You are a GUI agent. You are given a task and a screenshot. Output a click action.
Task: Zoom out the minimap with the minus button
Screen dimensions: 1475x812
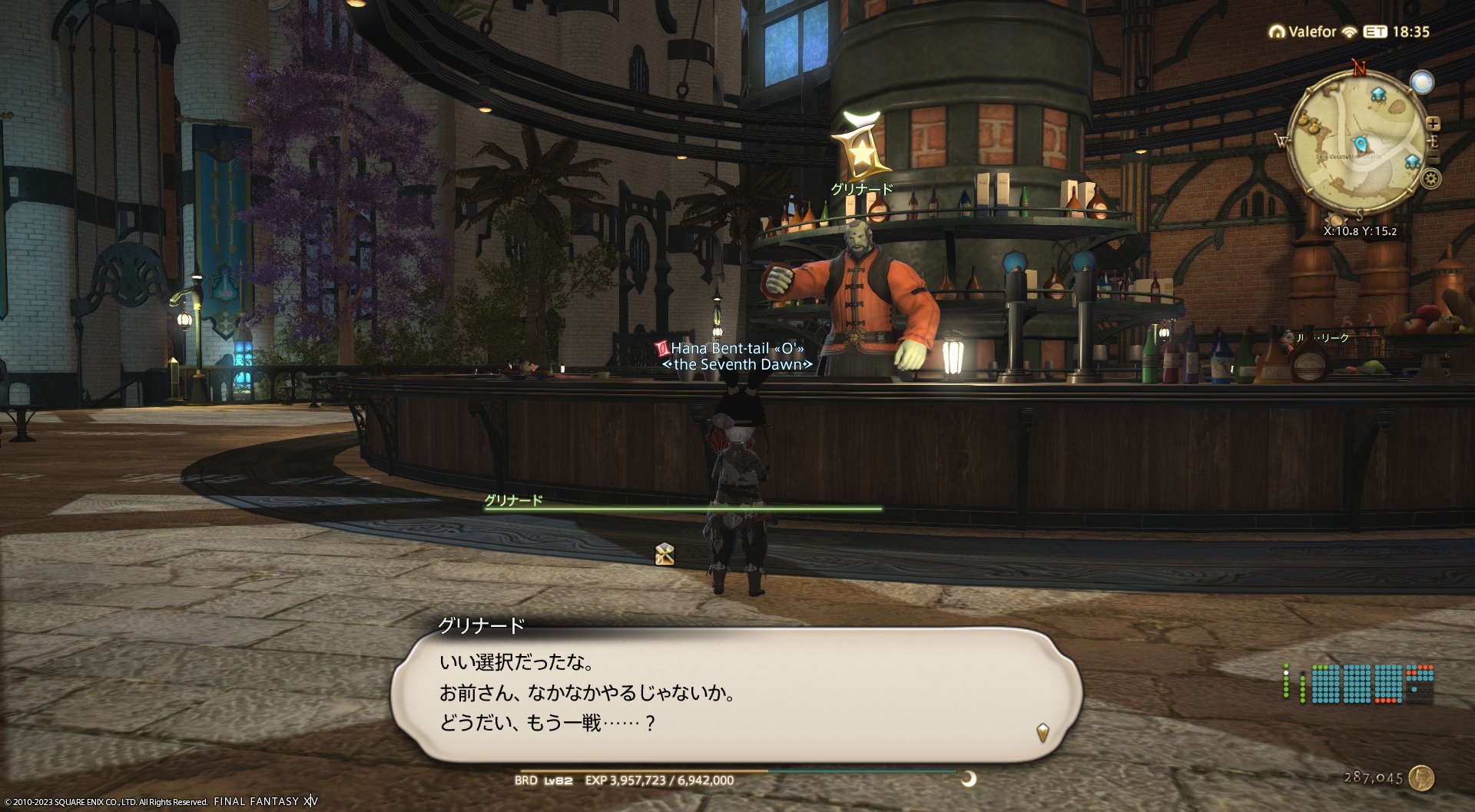1434,157
